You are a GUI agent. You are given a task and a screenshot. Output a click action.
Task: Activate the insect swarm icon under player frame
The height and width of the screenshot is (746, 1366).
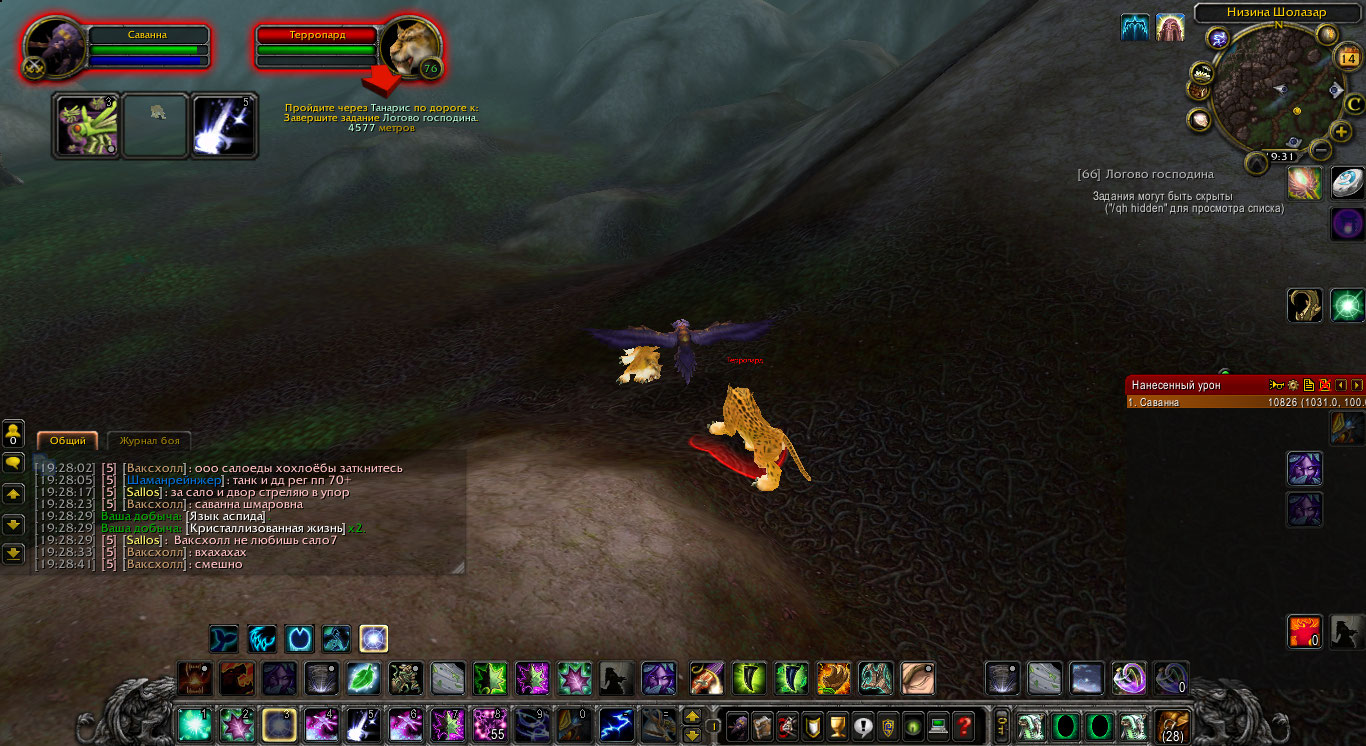click(86, 125)
